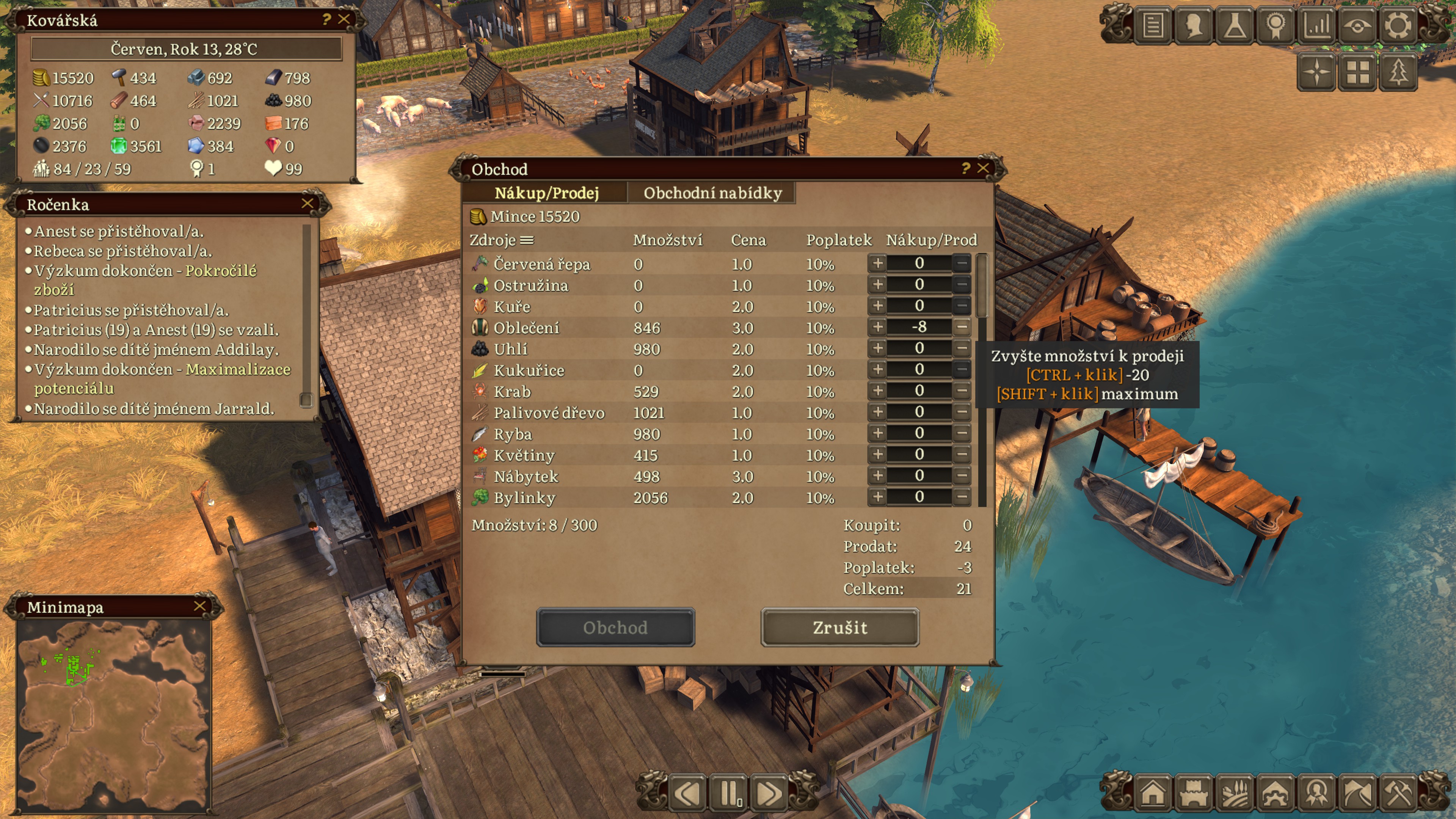Viewport: 1456px width, 819px height.
Task: Decrease Oblečení amount with minus button
Action: (962, 327)
